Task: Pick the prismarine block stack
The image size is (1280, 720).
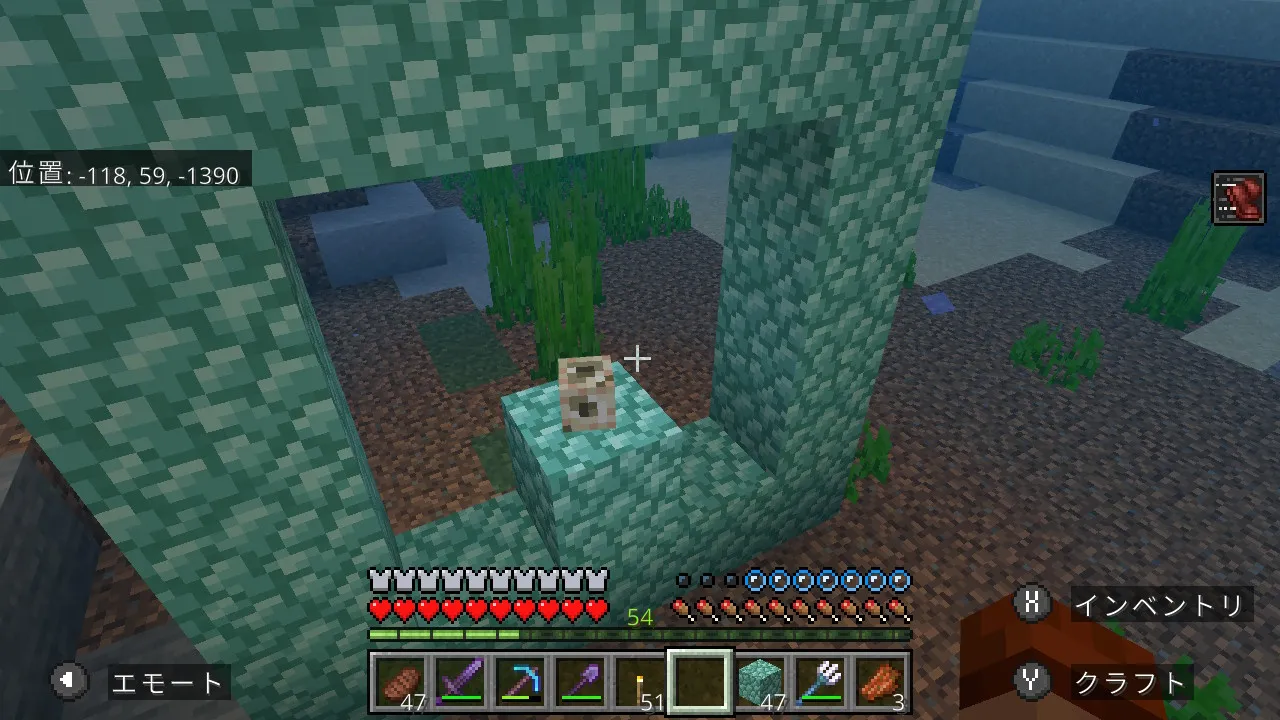Action: tap(760, 683)
